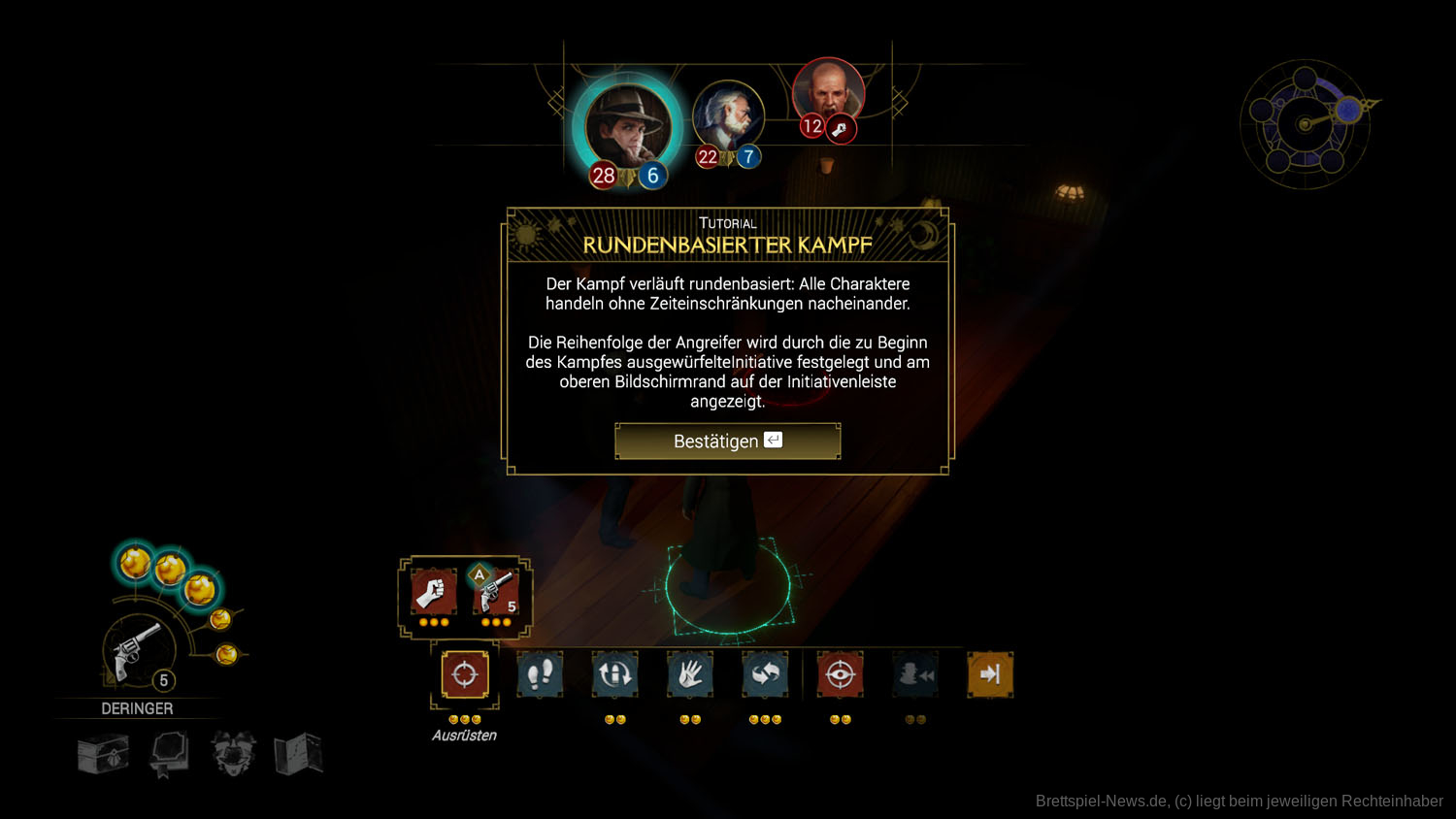End the turn with the orange arrow
This screenshot has width=1456, height=819.
[x=990, y=674]
